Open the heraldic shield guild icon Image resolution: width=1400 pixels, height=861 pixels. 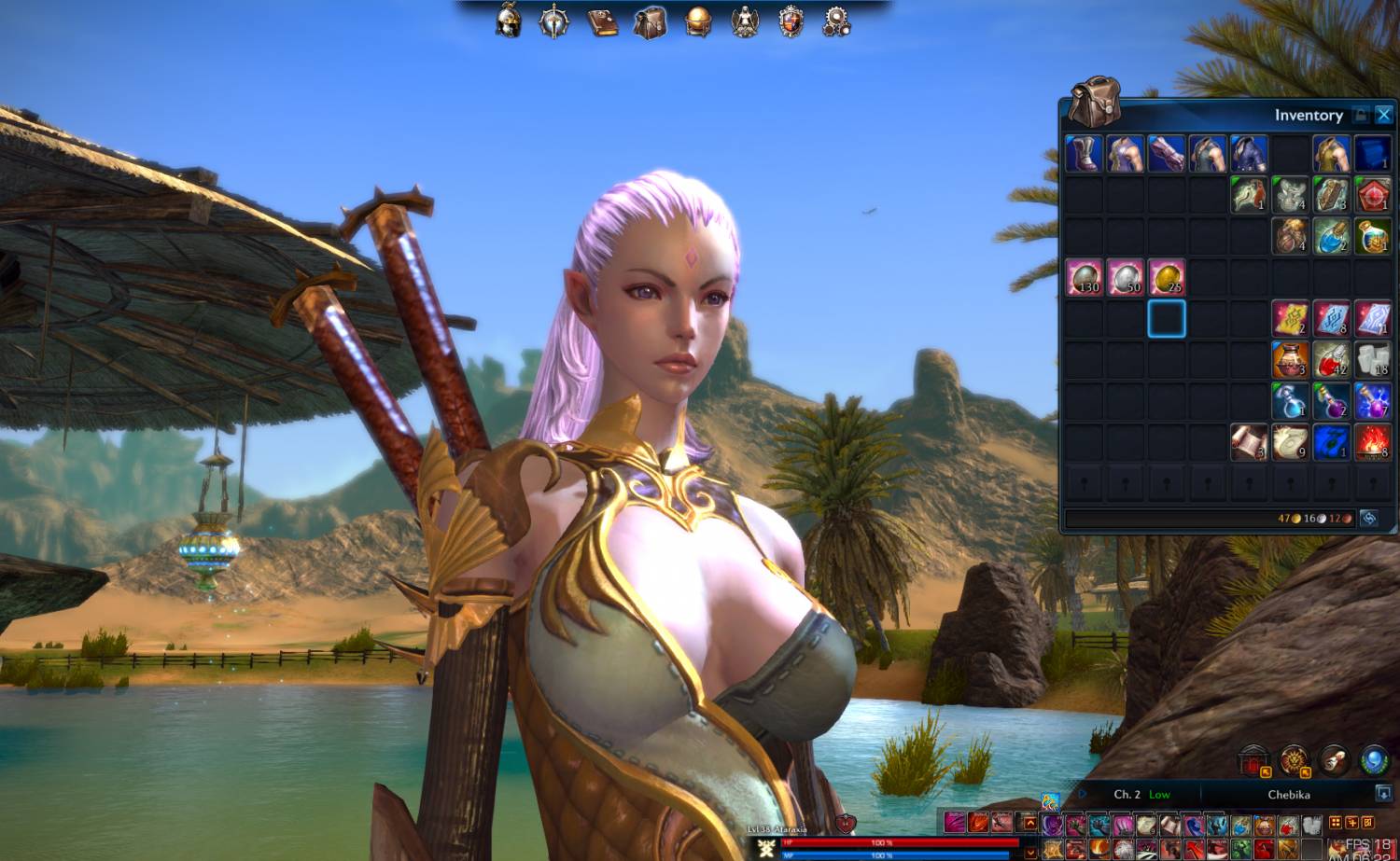[x=791, y=21]
